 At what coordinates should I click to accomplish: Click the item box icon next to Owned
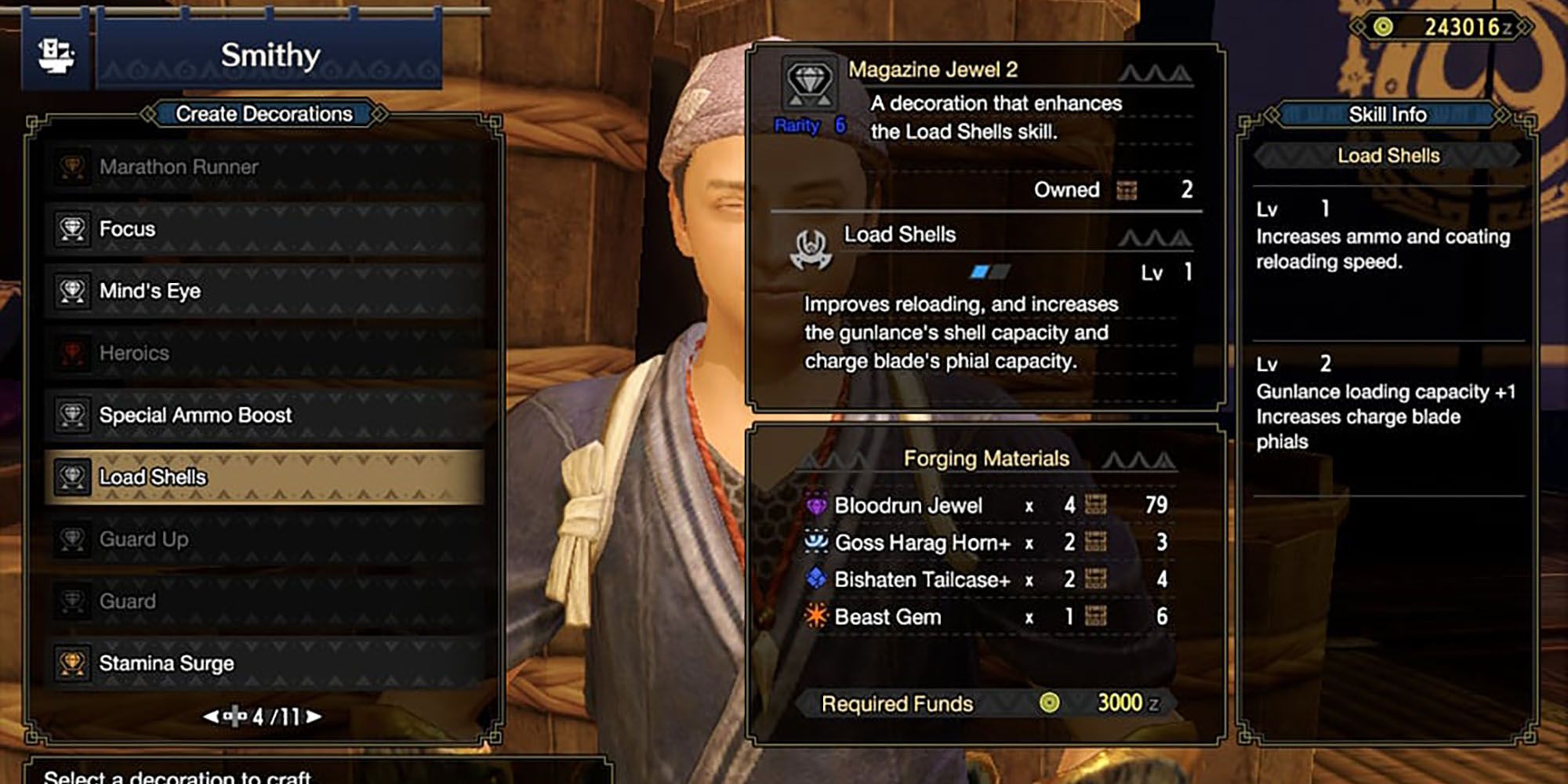point(1127,189)
